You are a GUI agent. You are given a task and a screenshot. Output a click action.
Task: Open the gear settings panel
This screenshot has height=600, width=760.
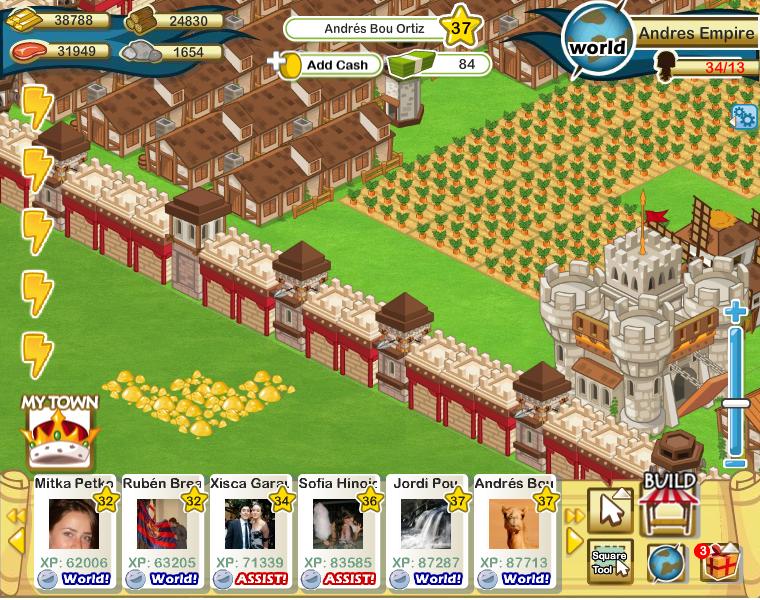(745, 117)
